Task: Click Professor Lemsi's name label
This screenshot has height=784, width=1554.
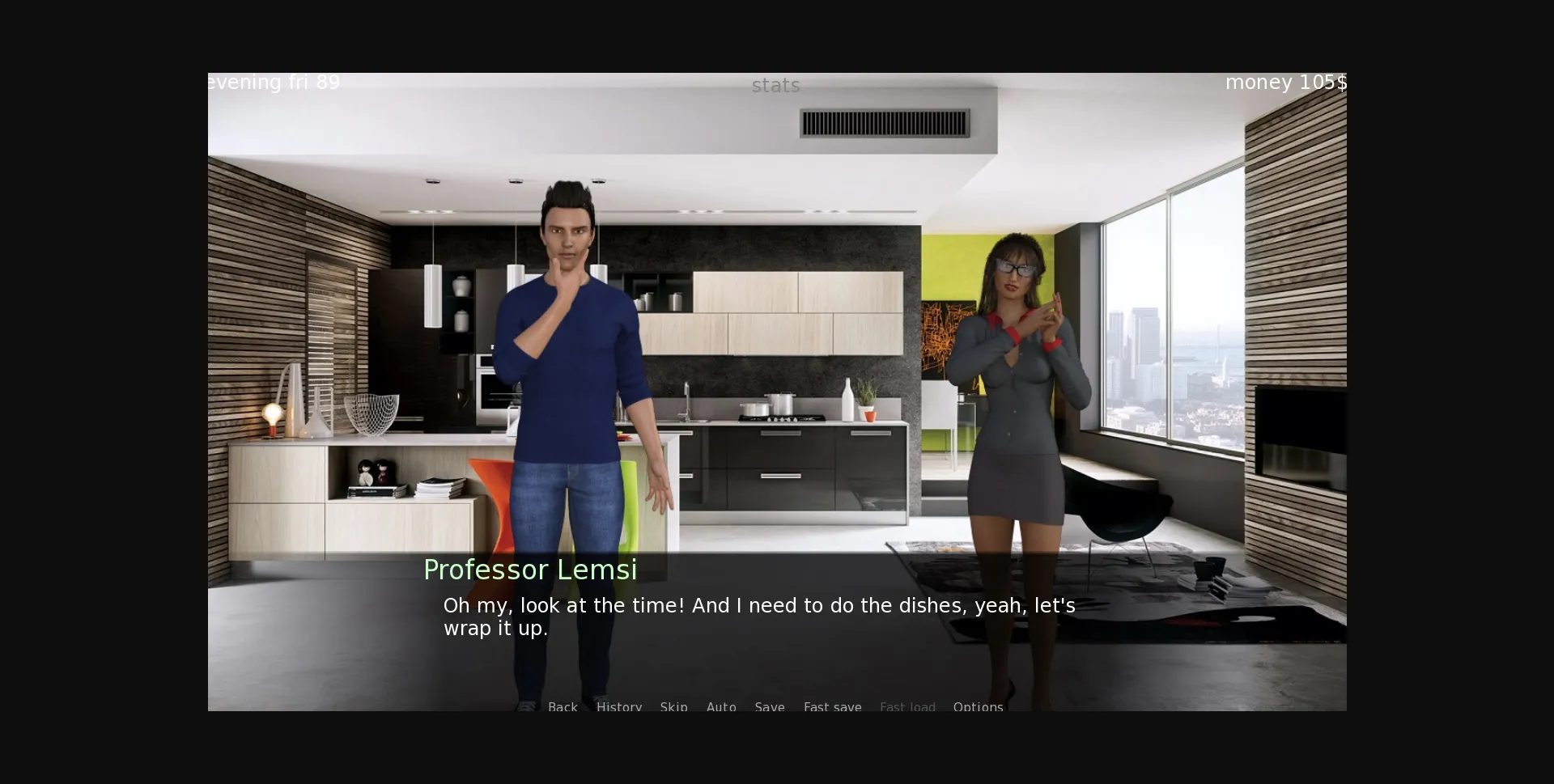Action: [530, 569]
